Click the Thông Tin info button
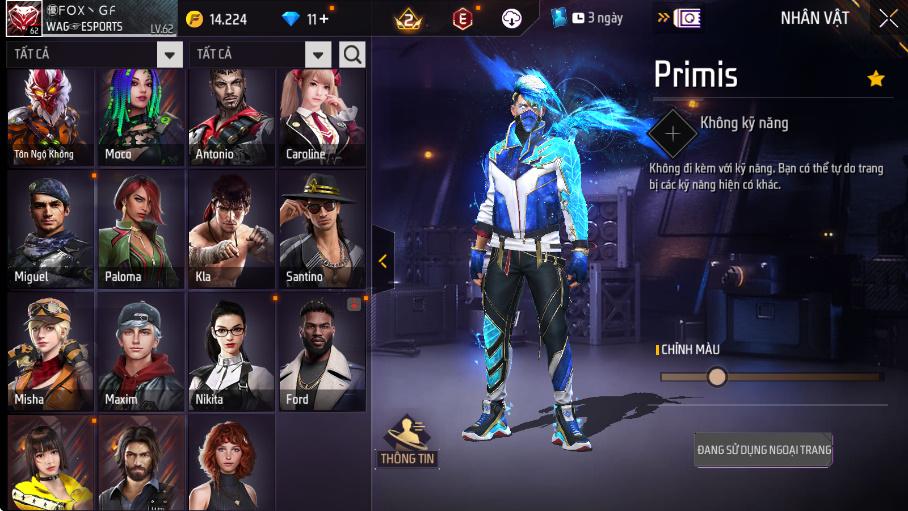 pyautogui.click(x=407, y=442)
